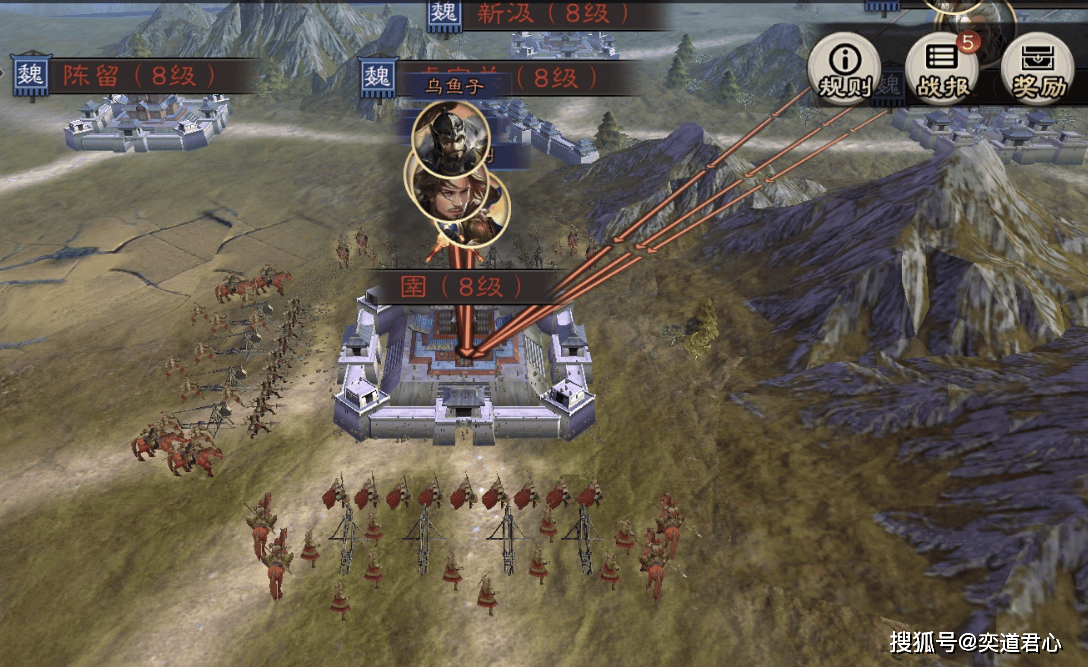Choose the 圉 (8级) city label
Image resolution: width=1088 pixels, height=667 pixels.
[x=460, y=287]
